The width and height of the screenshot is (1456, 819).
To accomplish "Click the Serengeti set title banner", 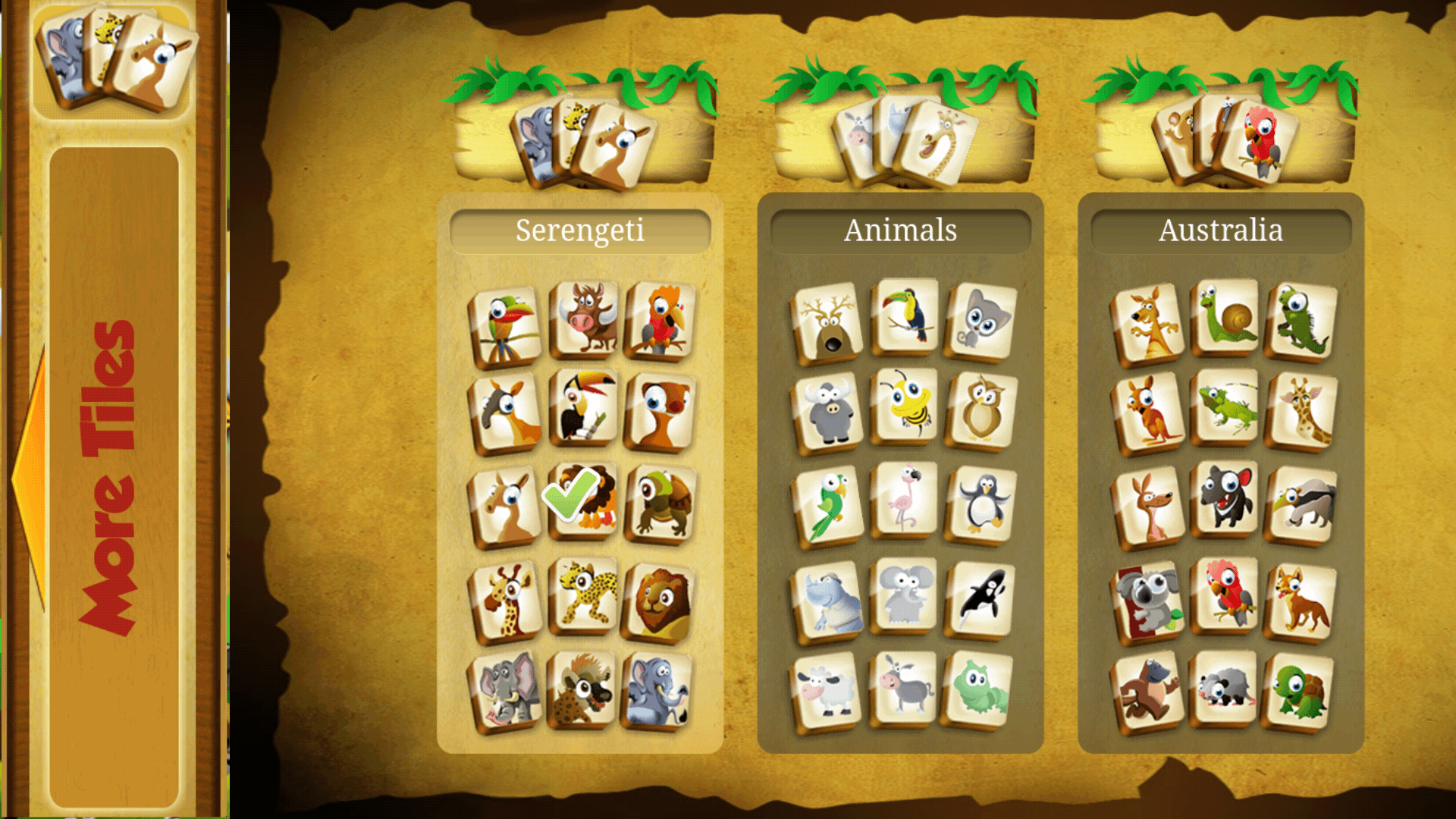I will pos(579,229).
